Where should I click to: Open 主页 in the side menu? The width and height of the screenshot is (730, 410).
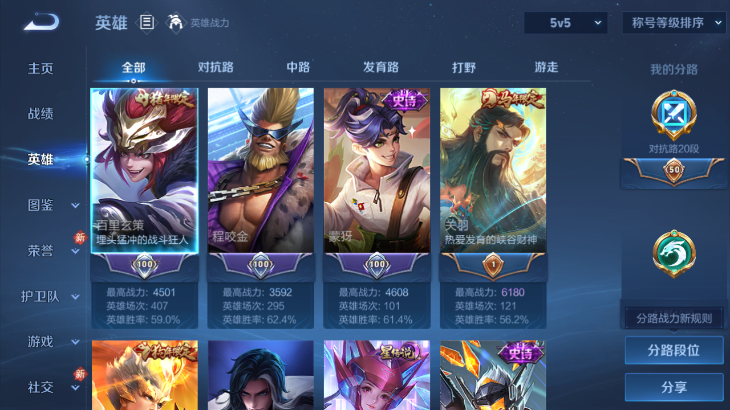[x=41, y=68]
